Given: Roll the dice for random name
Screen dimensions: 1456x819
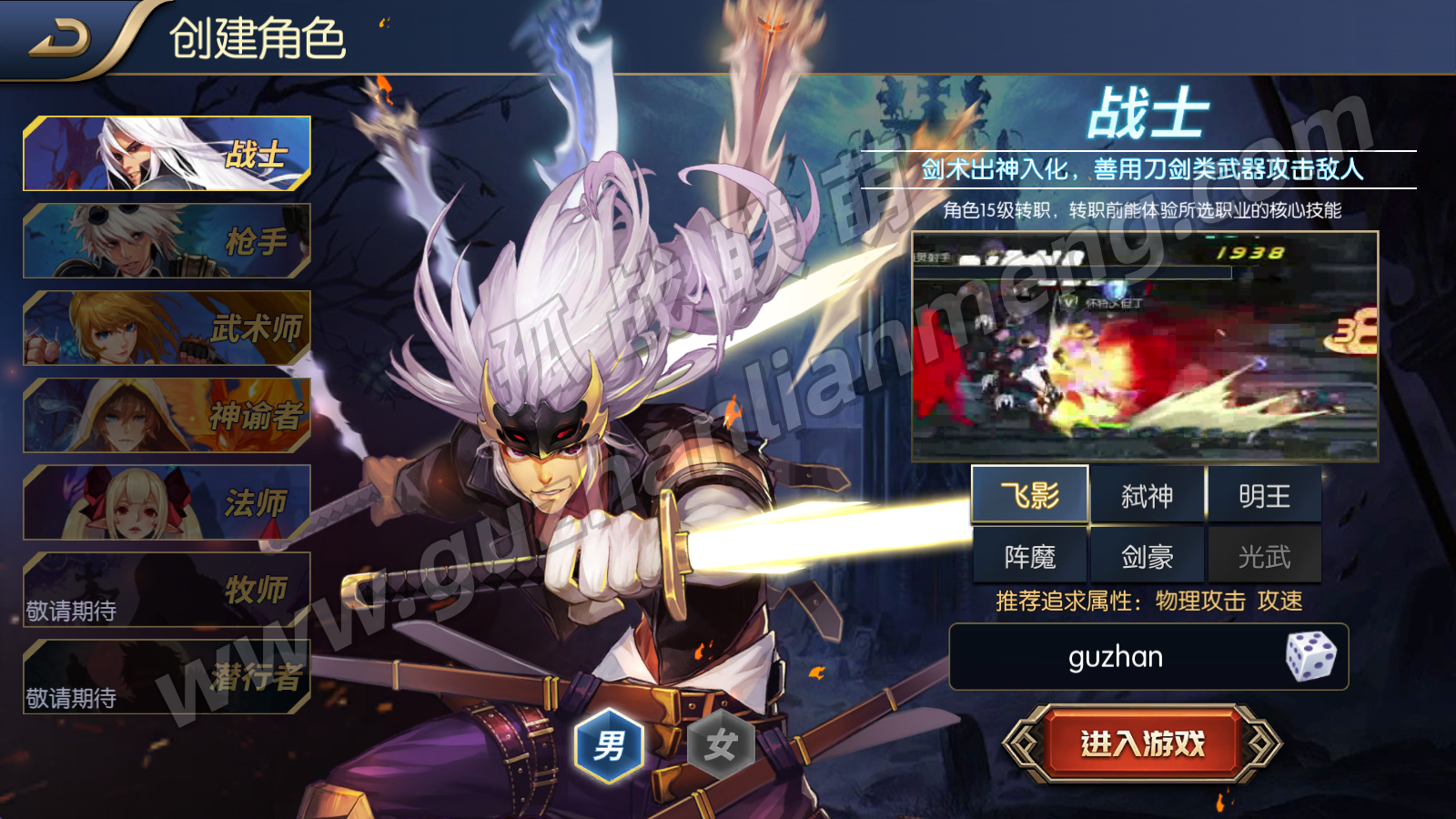Looking at the screenshot, I should pyautogui.click(x=1310, y=657).
